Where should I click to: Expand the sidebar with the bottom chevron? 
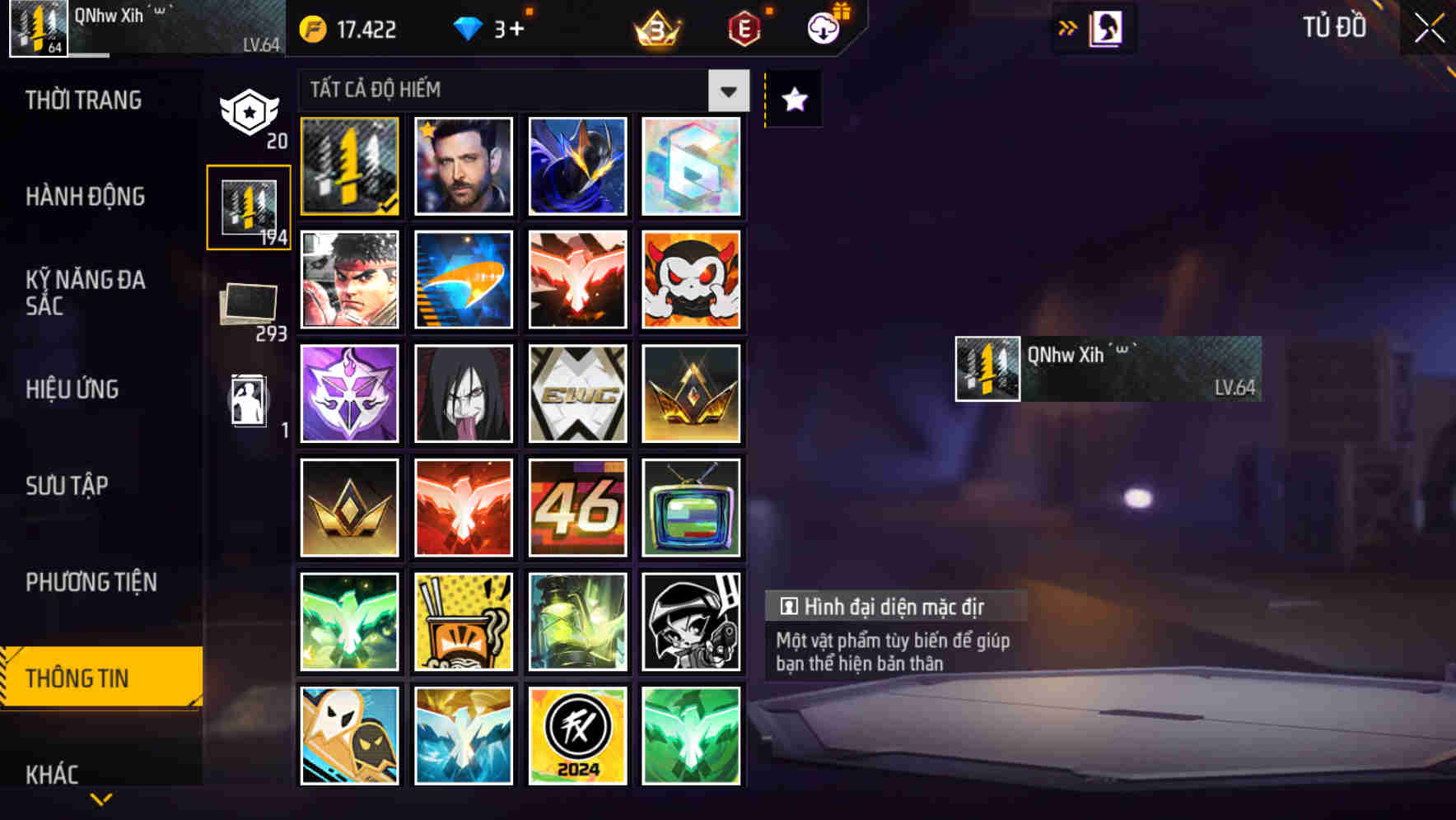click(101, 798)
